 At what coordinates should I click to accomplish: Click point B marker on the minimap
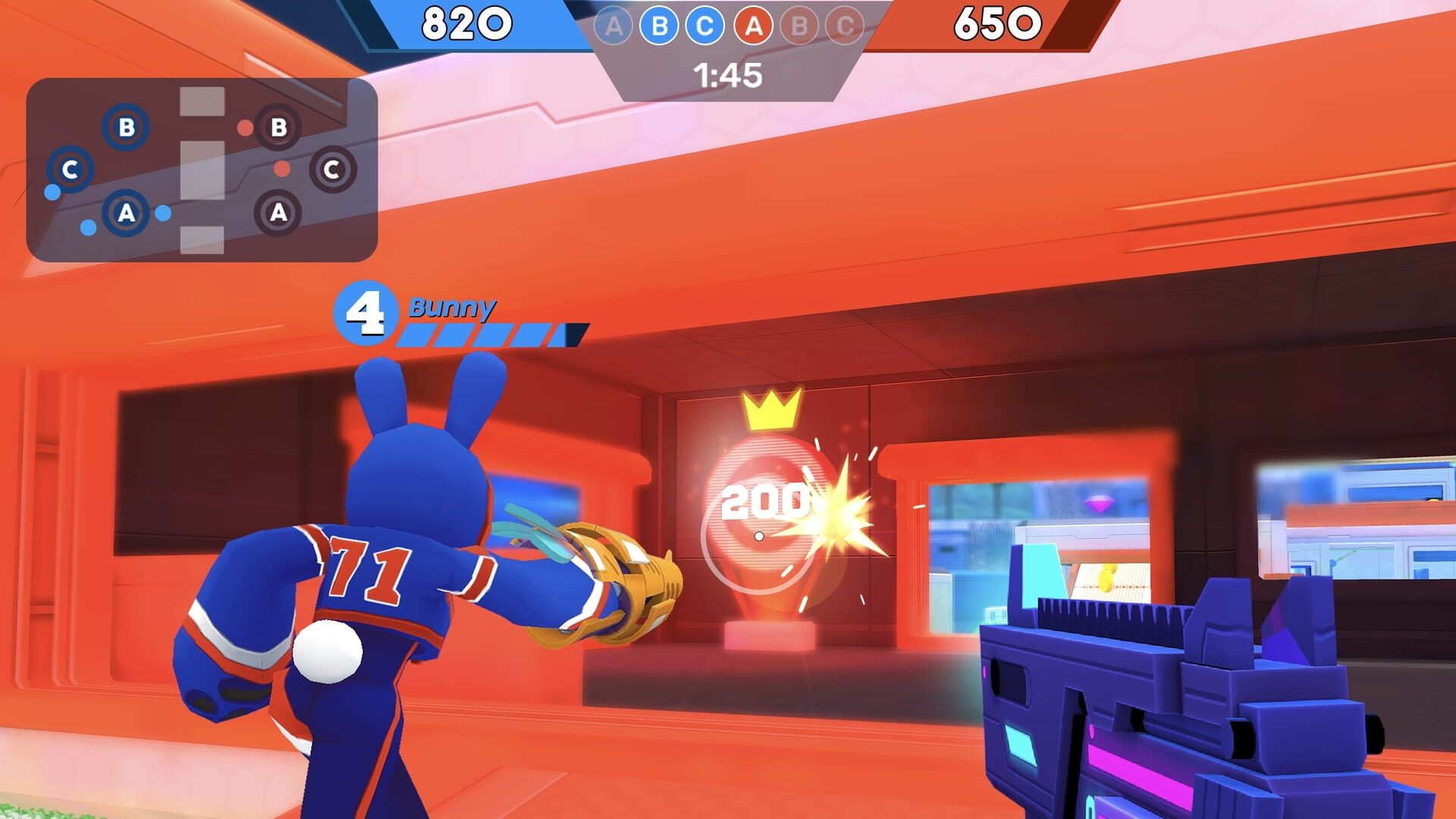(126, 128)
